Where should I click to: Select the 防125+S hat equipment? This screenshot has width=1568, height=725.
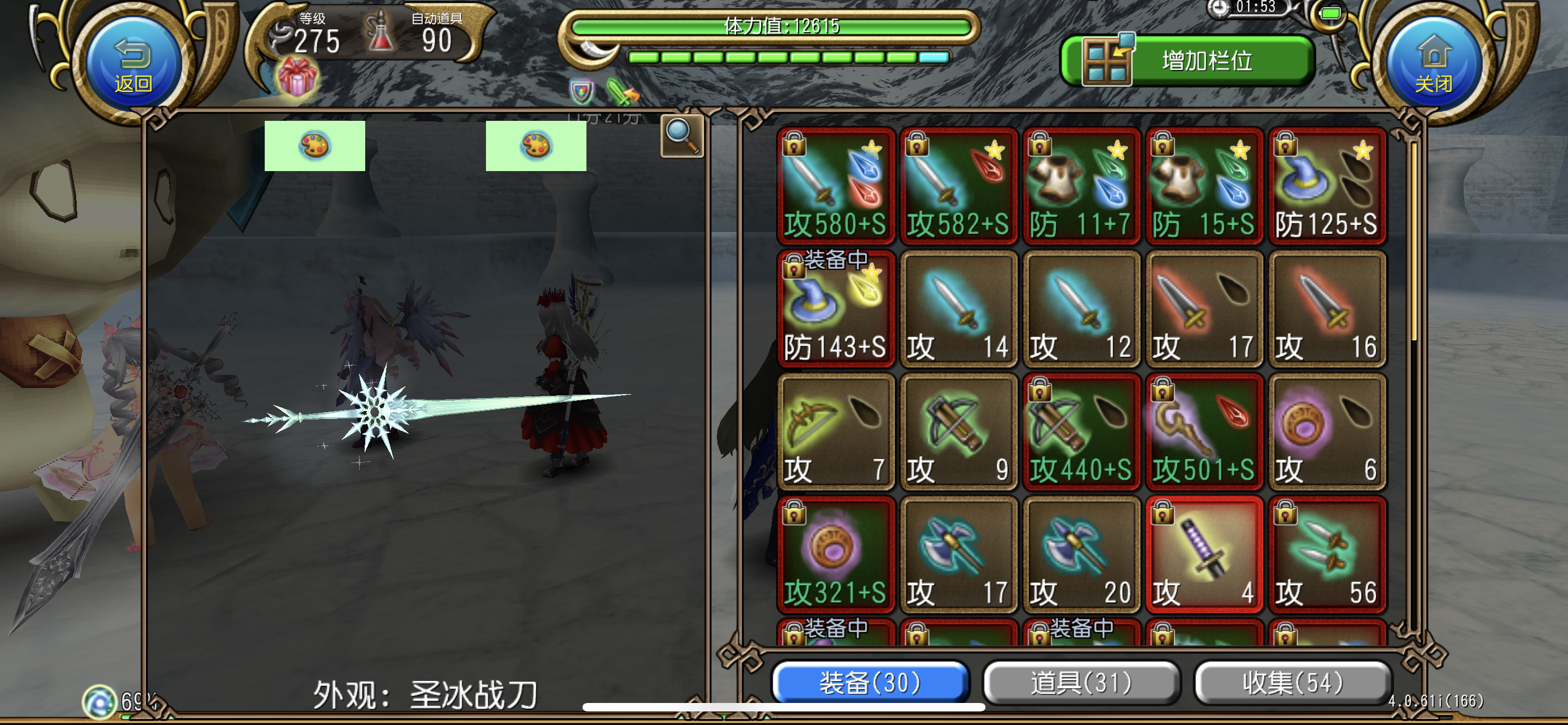[1327, 186]
